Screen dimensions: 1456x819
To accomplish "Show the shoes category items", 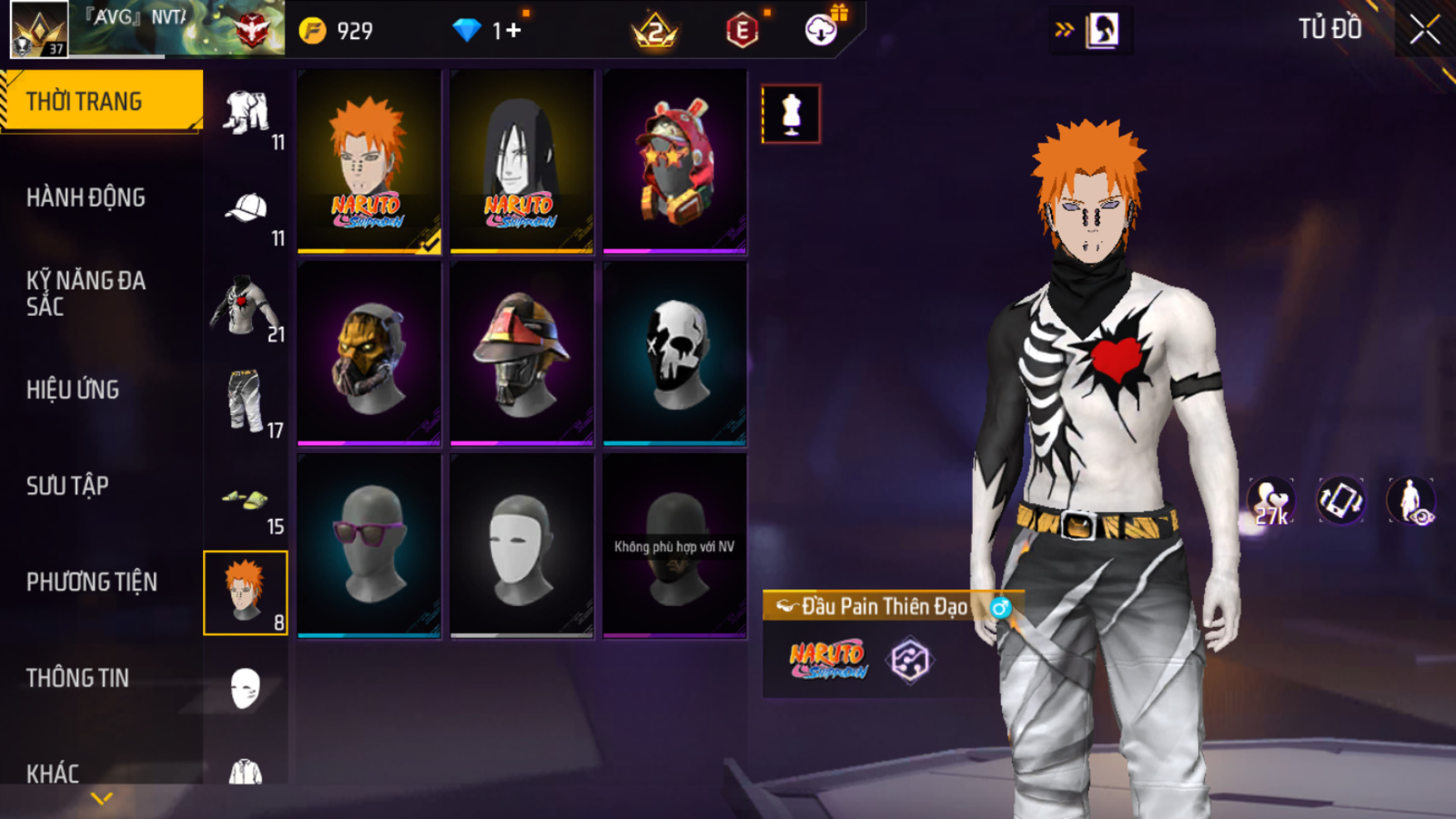I will (246, 501).
